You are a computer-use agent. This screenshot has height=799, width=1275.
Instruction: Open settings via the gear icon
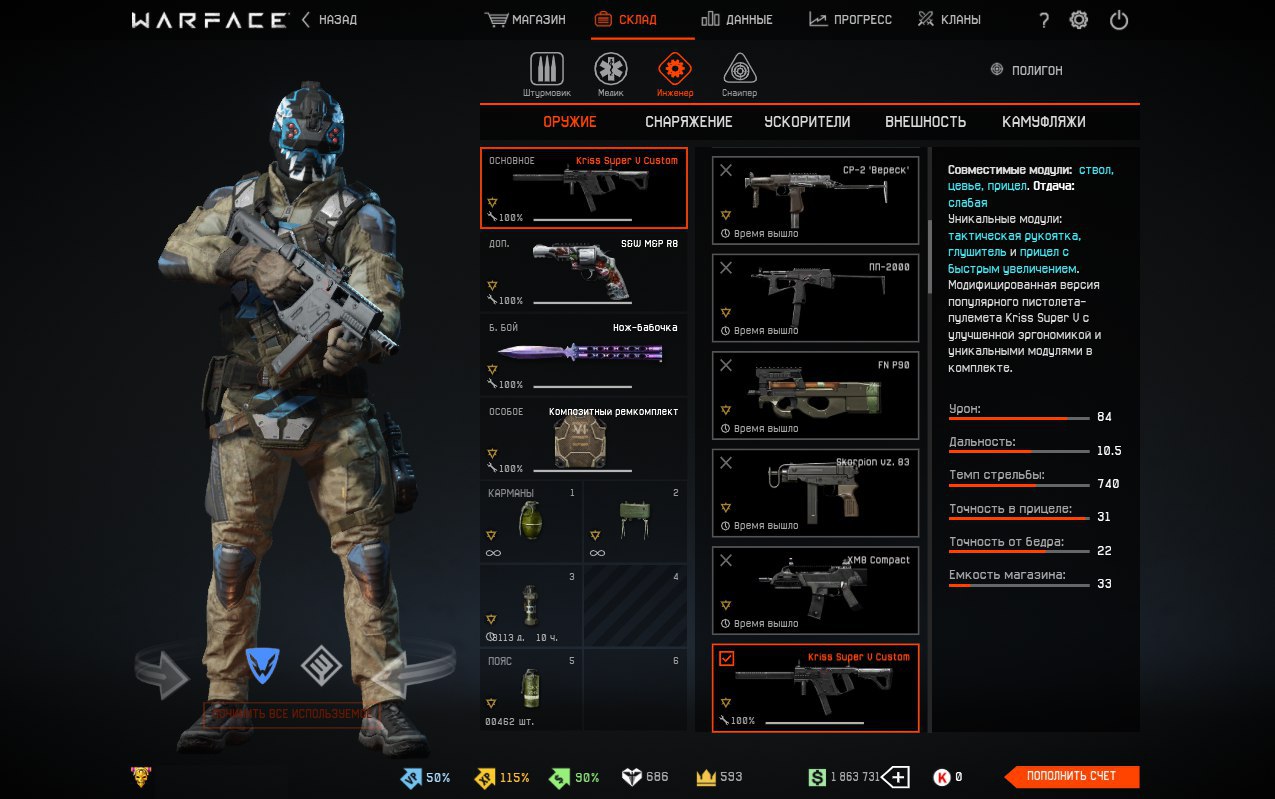(1079, 20)
